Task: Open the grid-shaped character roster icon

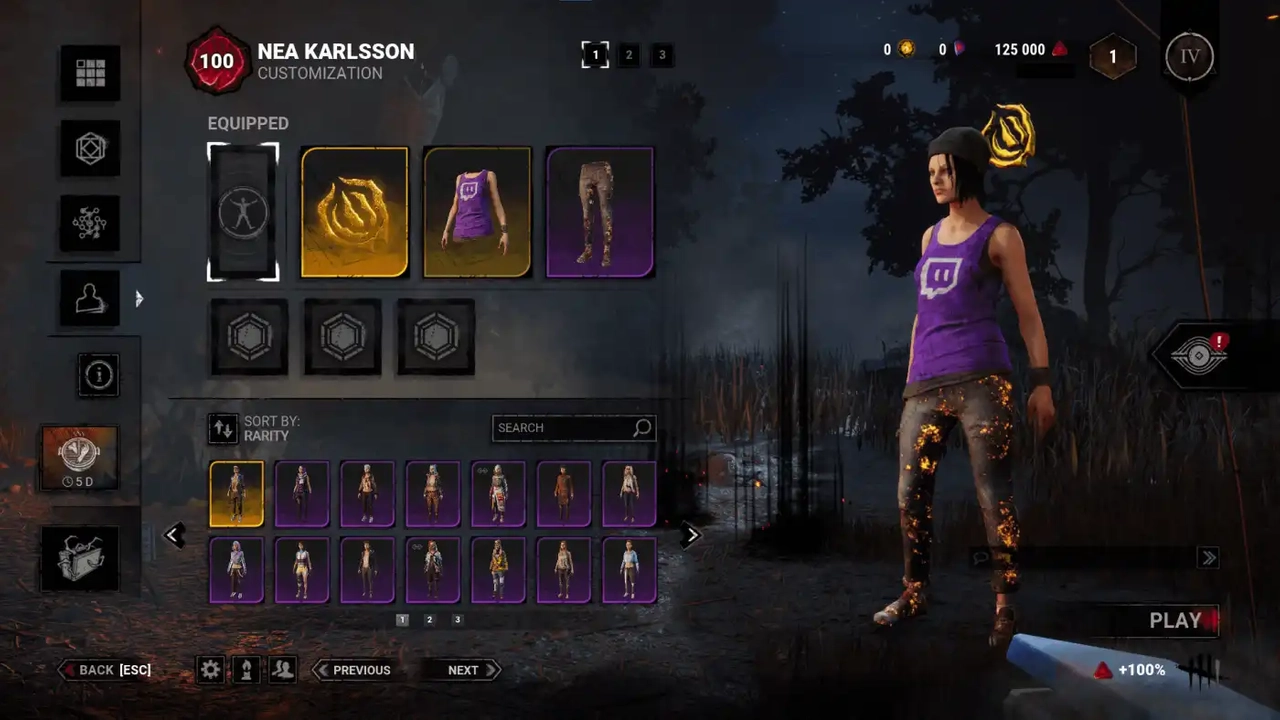Action: 90,73
